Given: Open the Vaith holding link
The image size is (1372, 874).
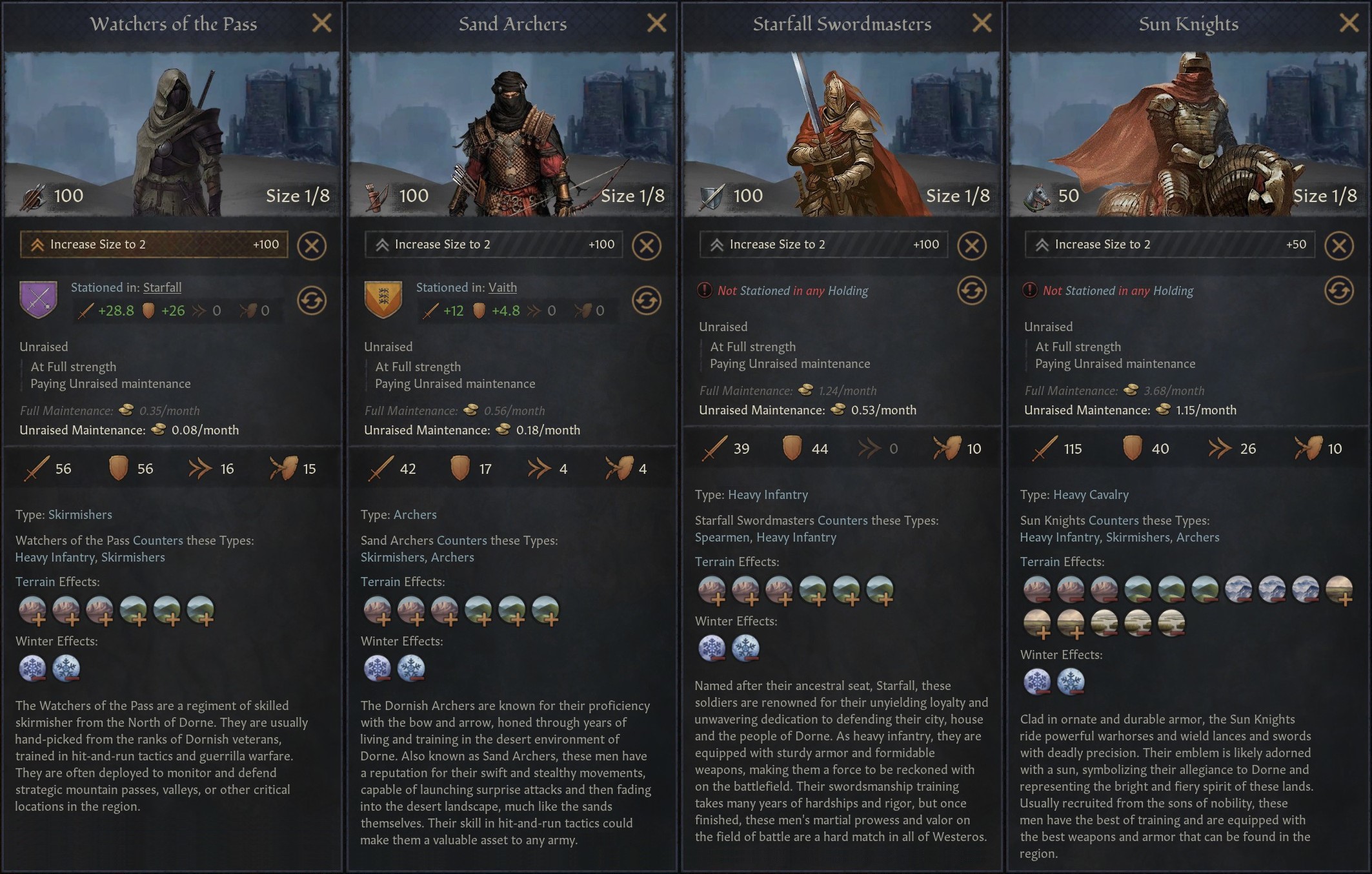Looking at the screenshot, I should click(503, 287).
